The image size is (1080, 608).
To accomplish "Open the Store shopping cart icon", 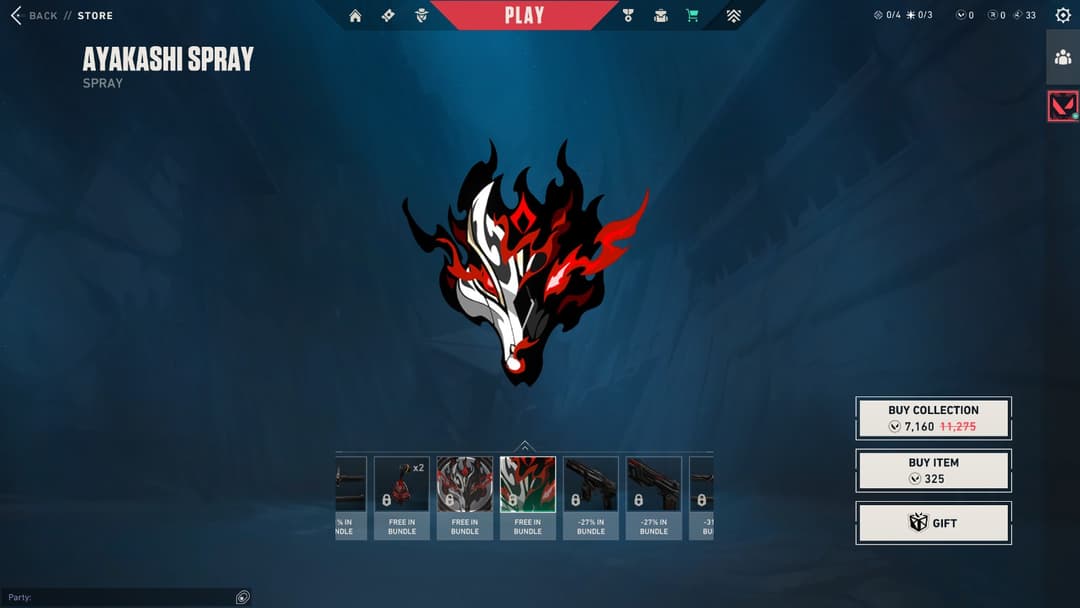I will [x=692, y=16].
